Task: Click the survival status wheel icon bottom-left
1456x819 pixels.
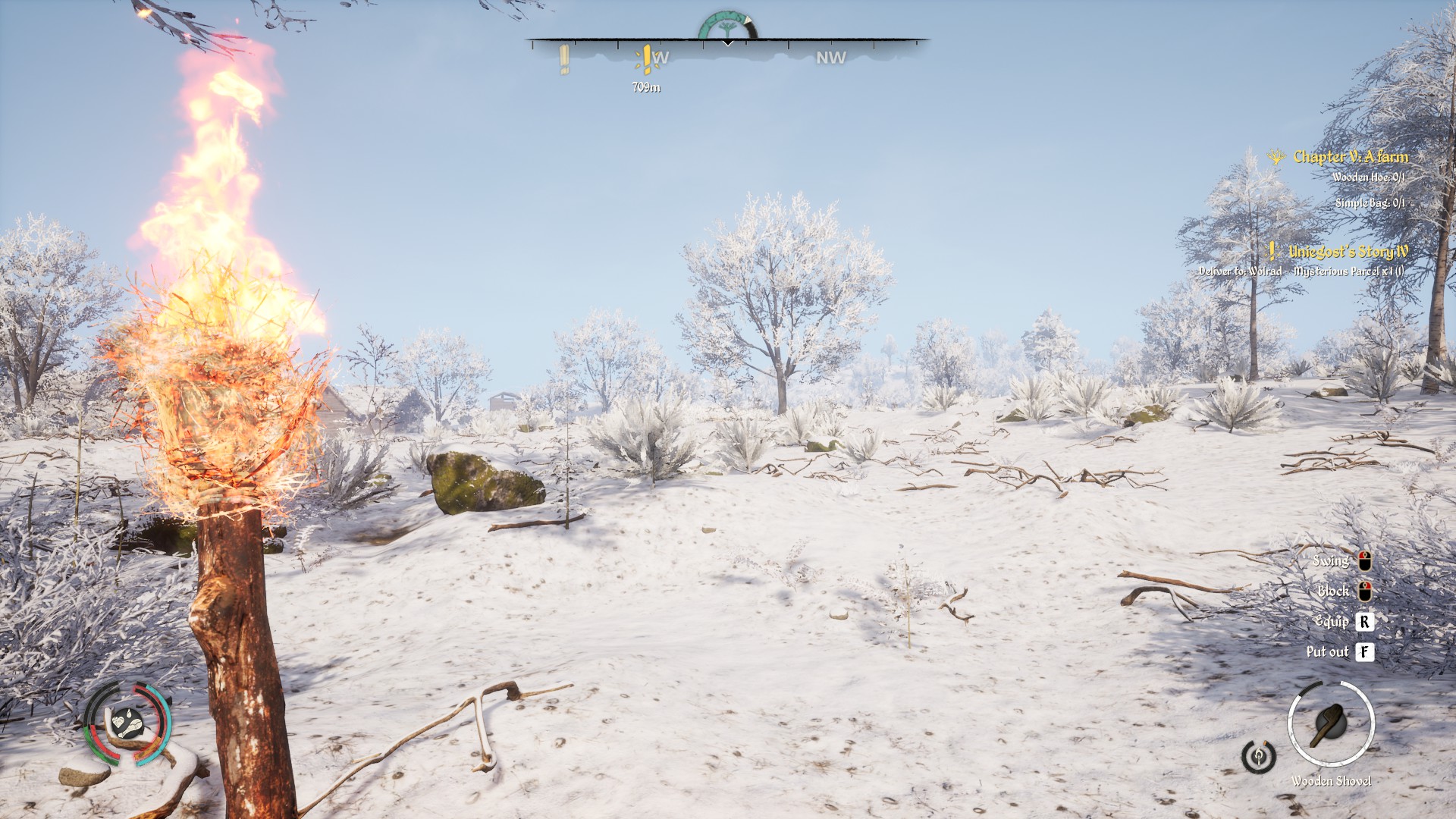Action: tap(127, 723)
